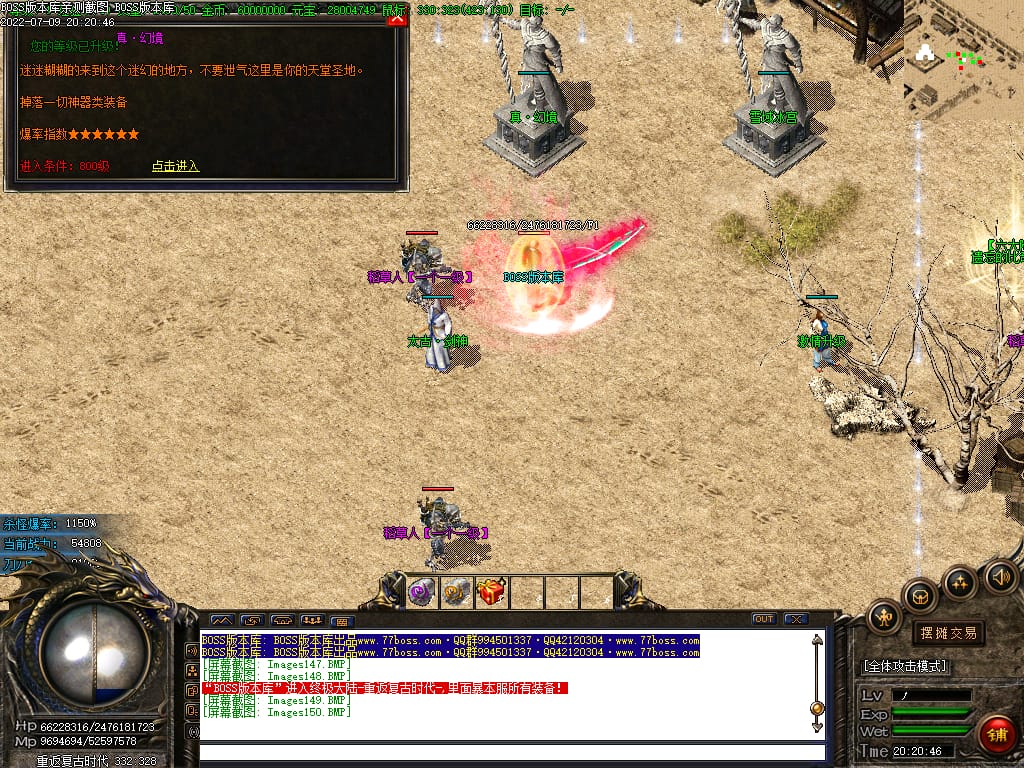Open the red gift box hotbar item
1024x768 pixels.
[x=492, y=592]
